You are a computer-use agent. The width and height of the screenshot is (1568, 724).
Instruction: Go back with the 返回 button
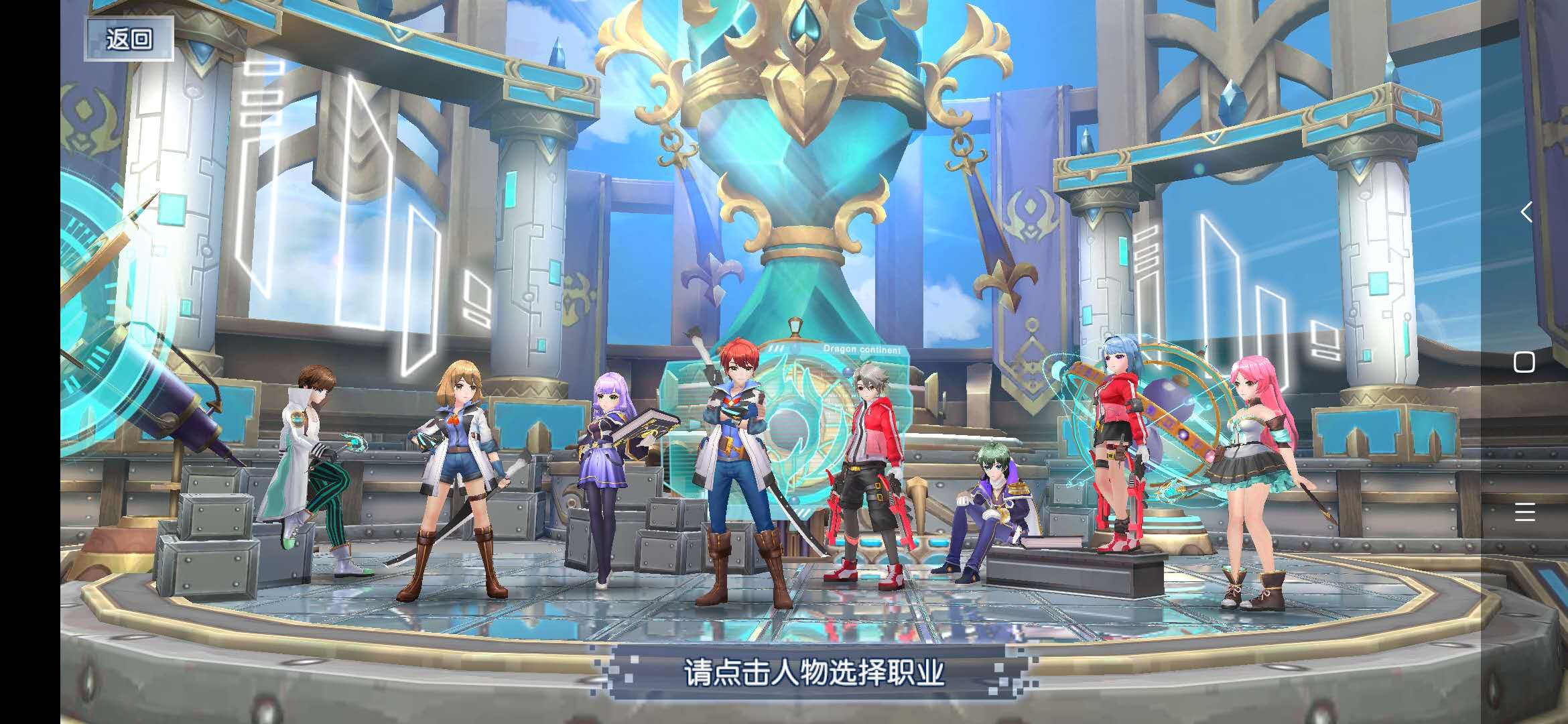(x=129, y=39)
